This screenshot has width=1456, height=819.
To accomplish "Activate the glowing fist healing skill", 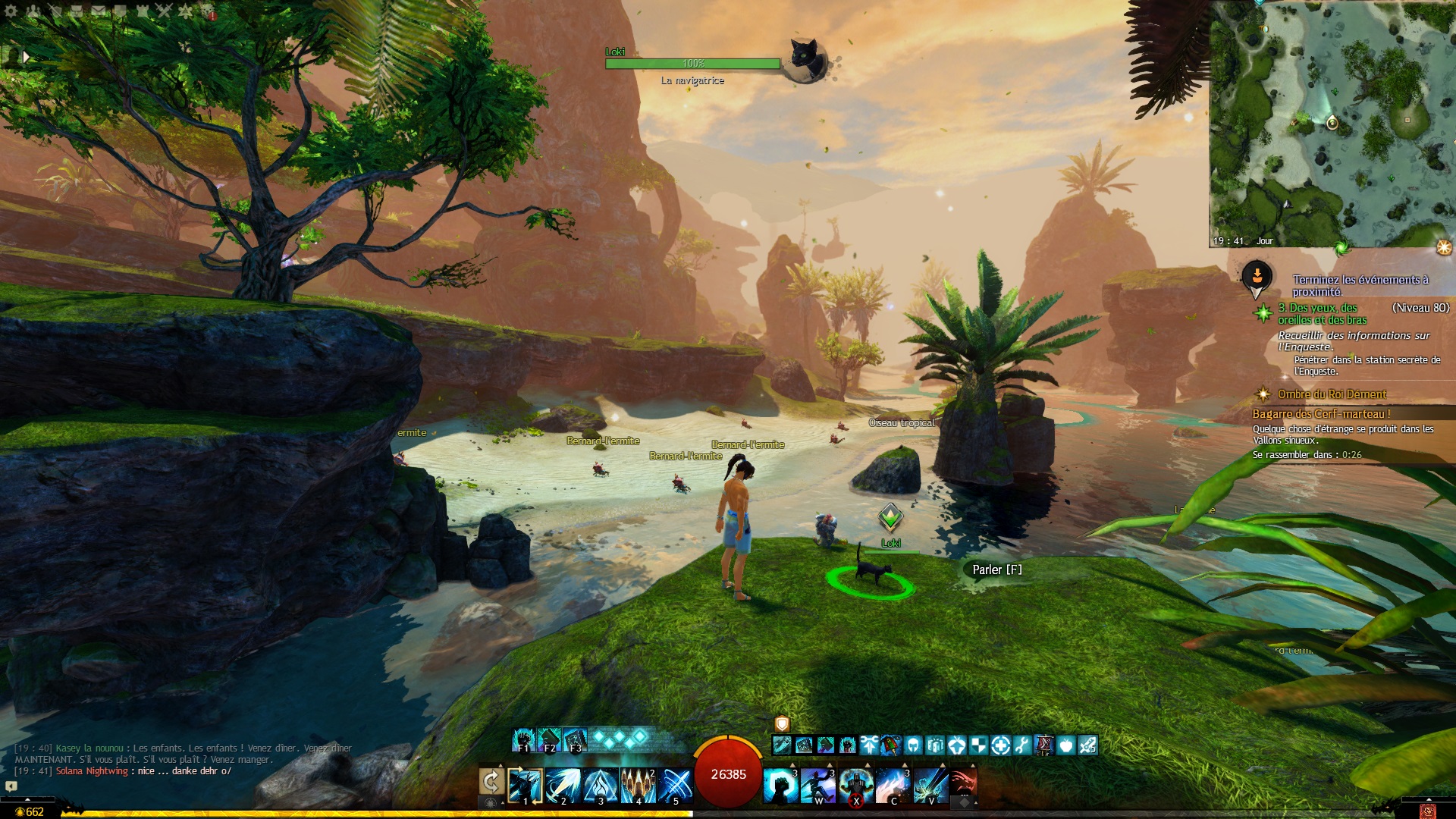I will tap(780, 786).
